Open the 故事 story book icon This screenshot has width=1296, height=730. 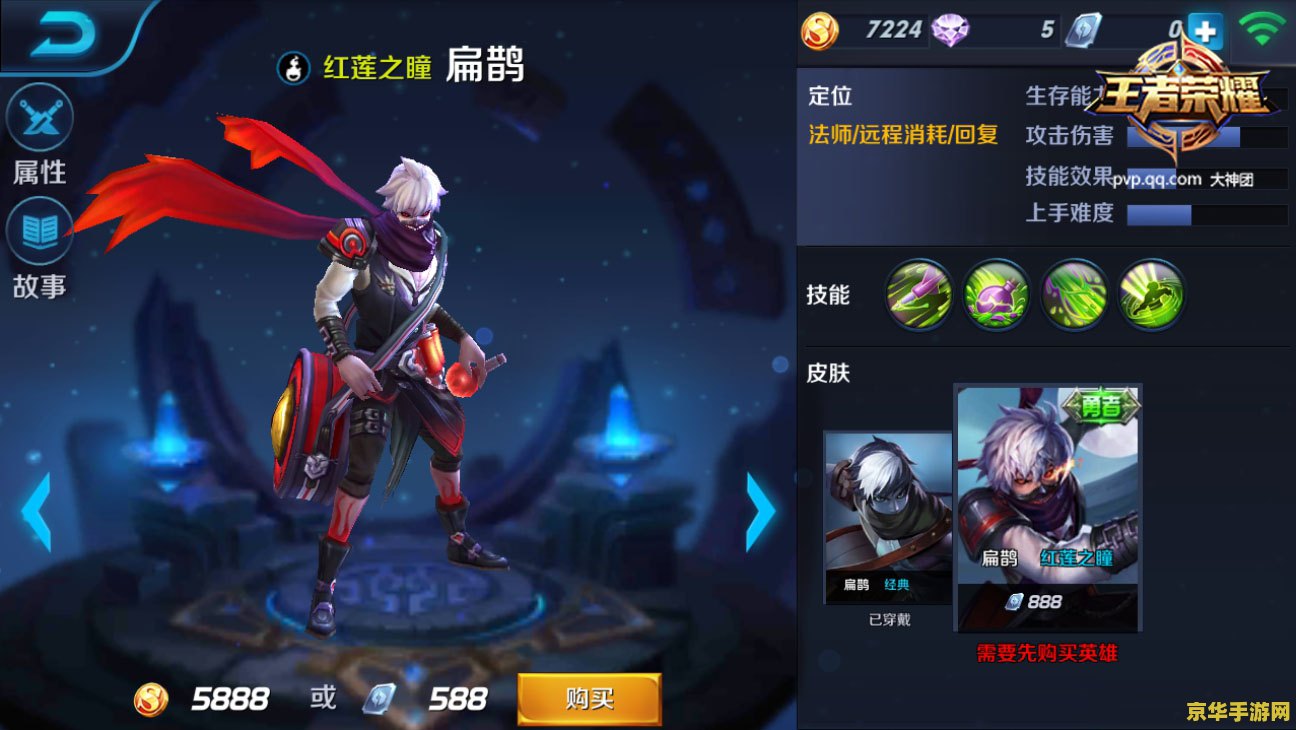[41, 228]
